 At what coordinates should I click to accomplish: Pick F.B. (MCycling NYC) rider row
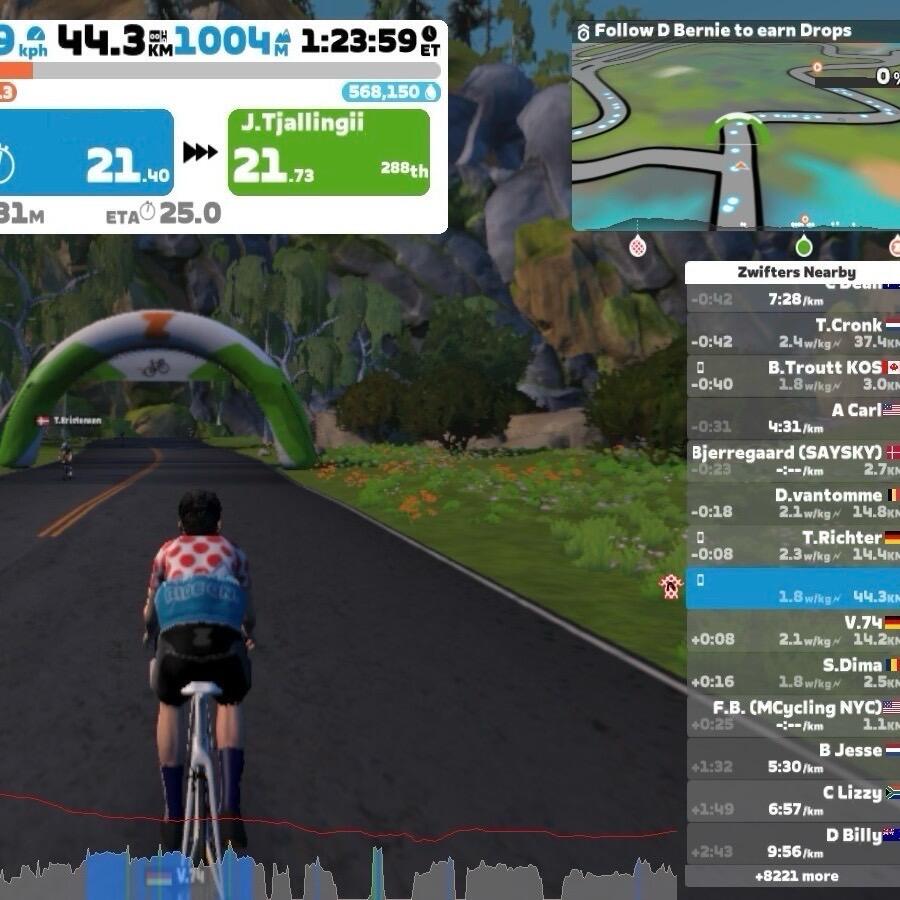pyautogui.click(x=792, y=716)
